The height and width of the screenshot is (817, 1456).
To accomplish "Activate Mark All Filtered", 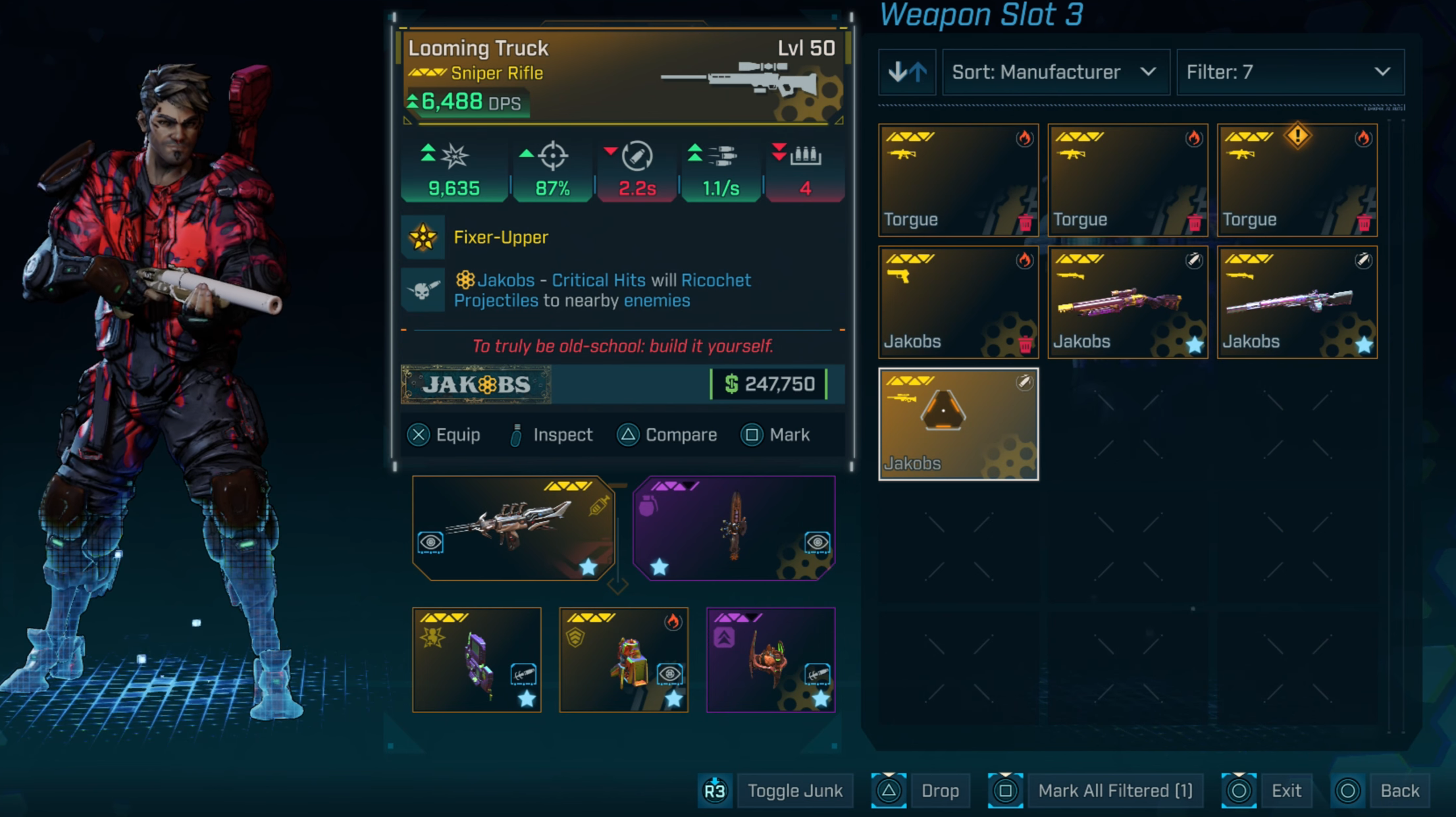I will [x=1115, y=791].
